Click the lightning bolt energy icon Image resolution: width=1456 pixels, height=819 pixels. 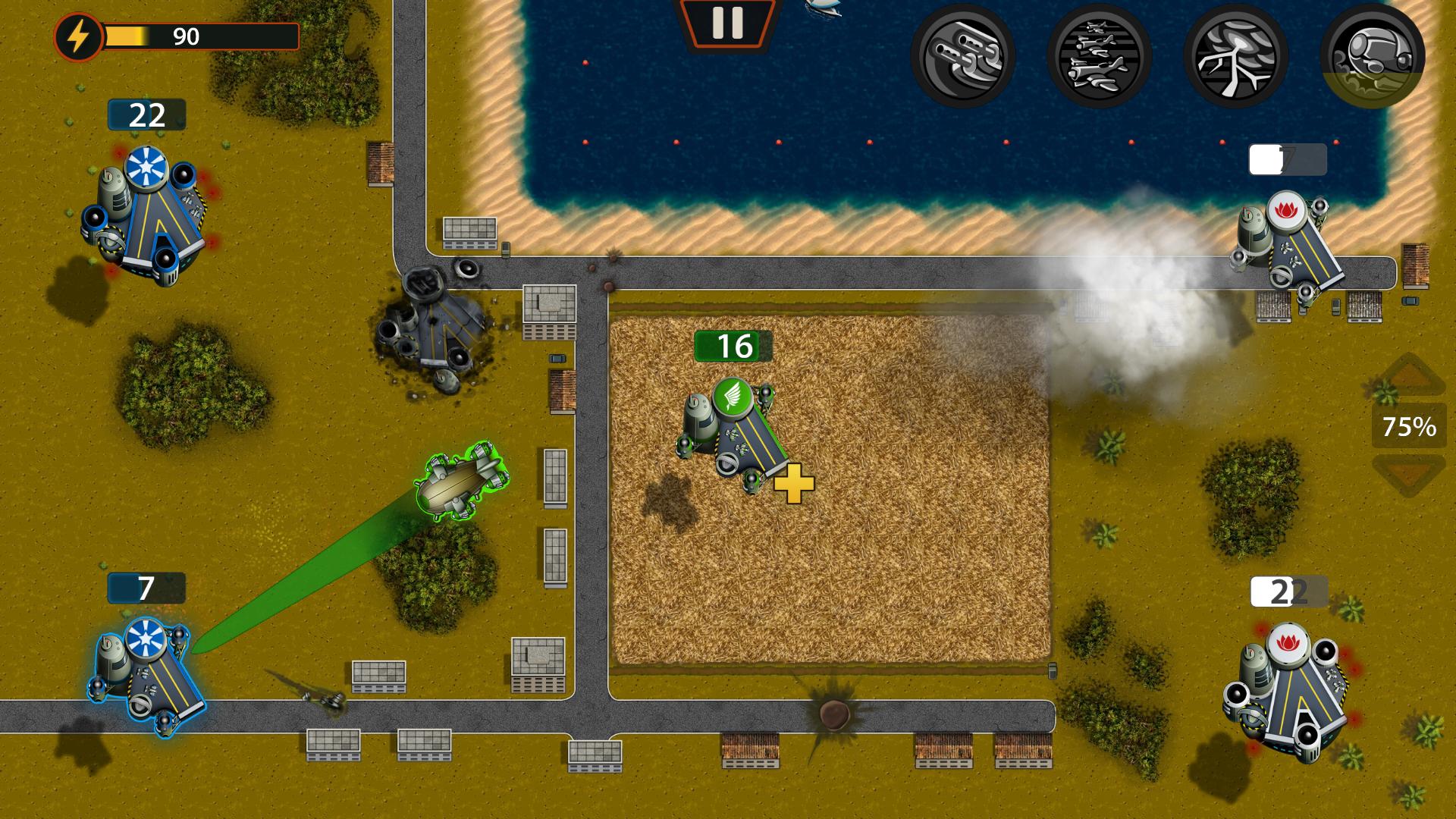tap(79, 35)
